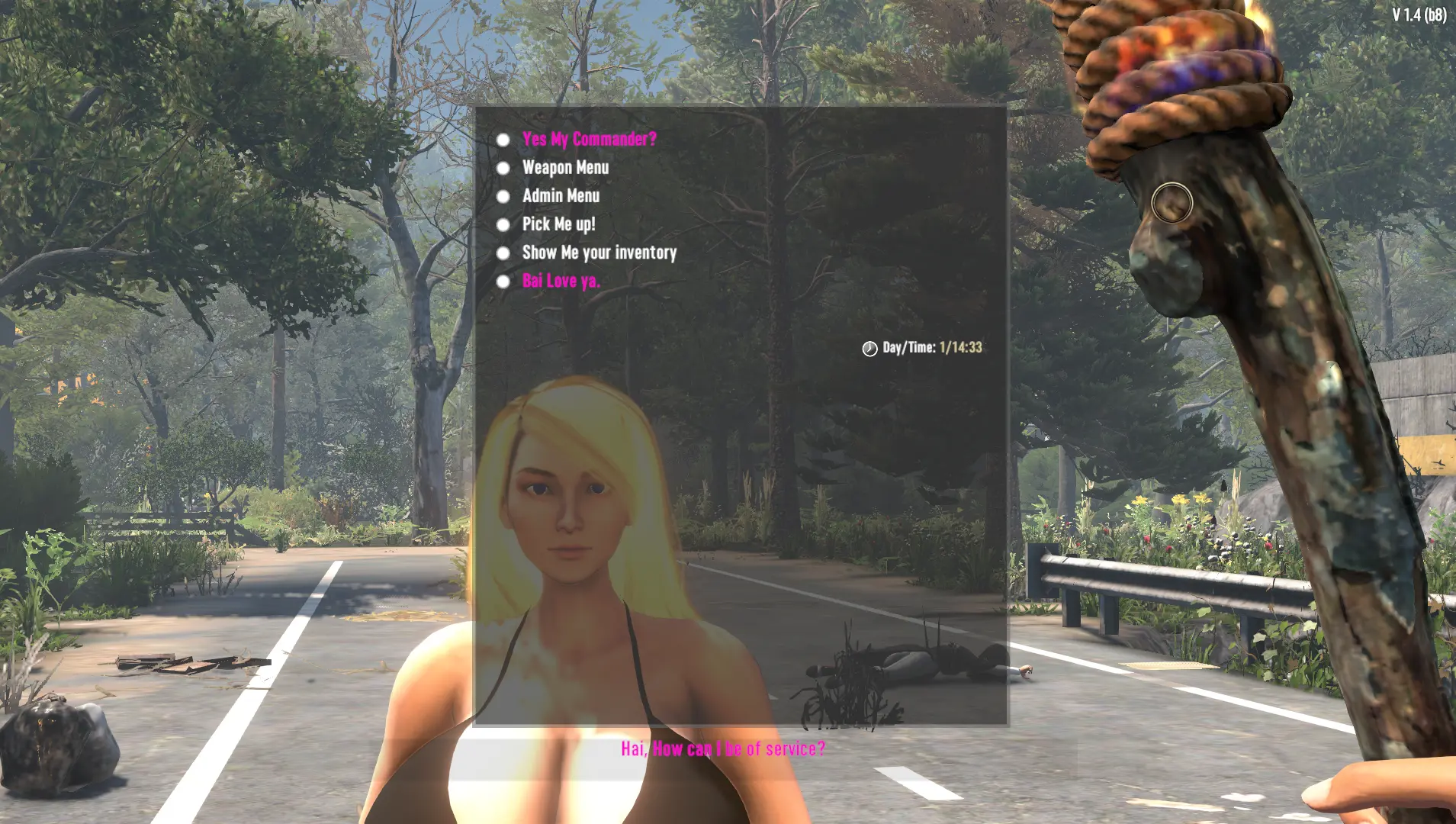Click the bullet beside Bai Love ya.
The height and width of the screenshot is (824, 1456).
[x=503, y=281]
